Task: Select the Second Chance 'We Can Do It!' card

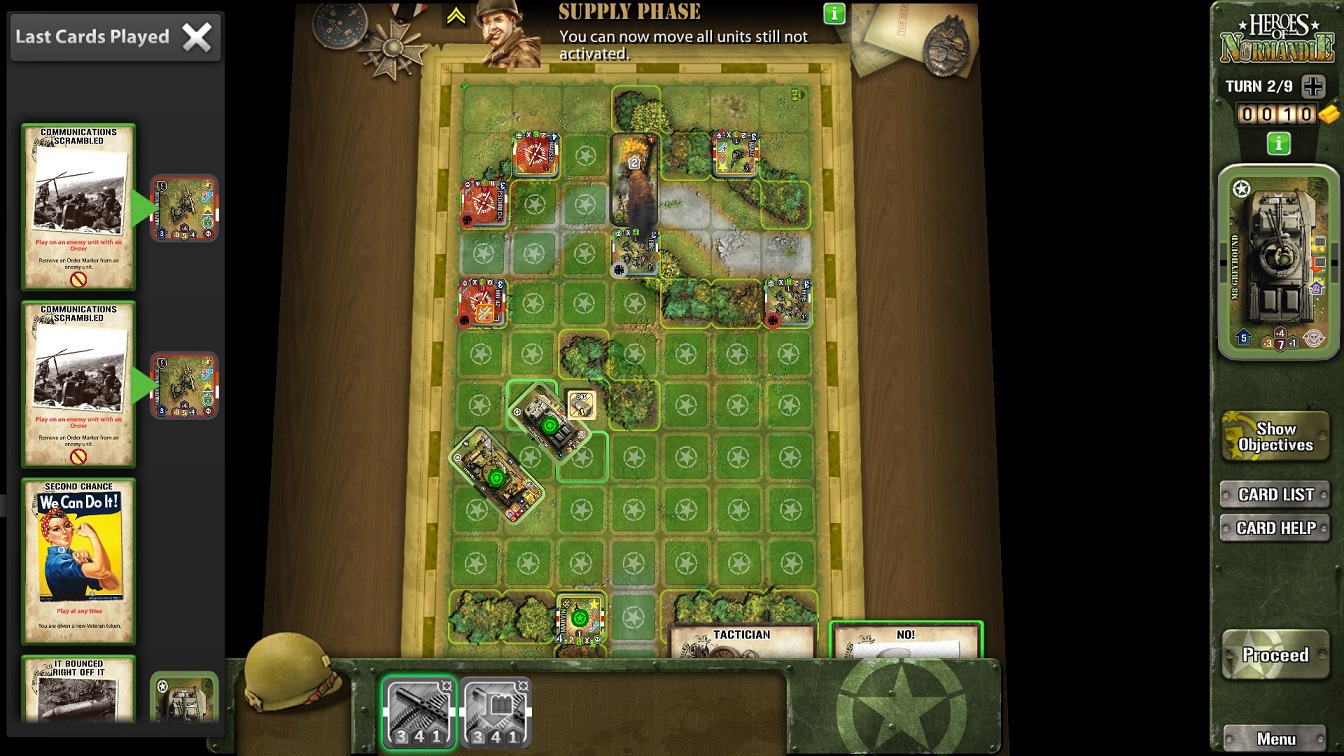Action: point(79,560)
